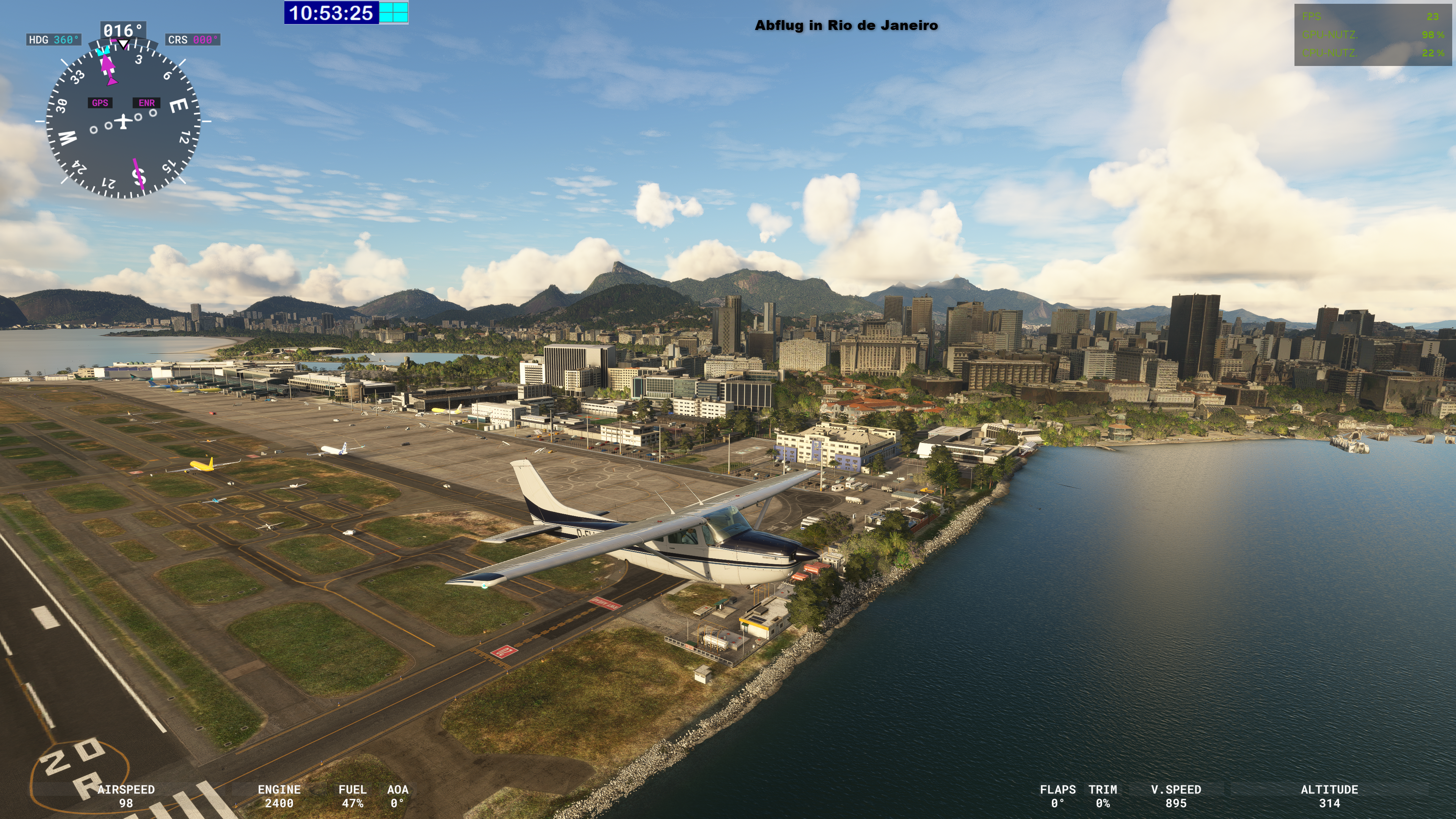Viewport: 1456px width, 819px height.
Task: Select the HDG 360° heading box
Action: [54, 39]
